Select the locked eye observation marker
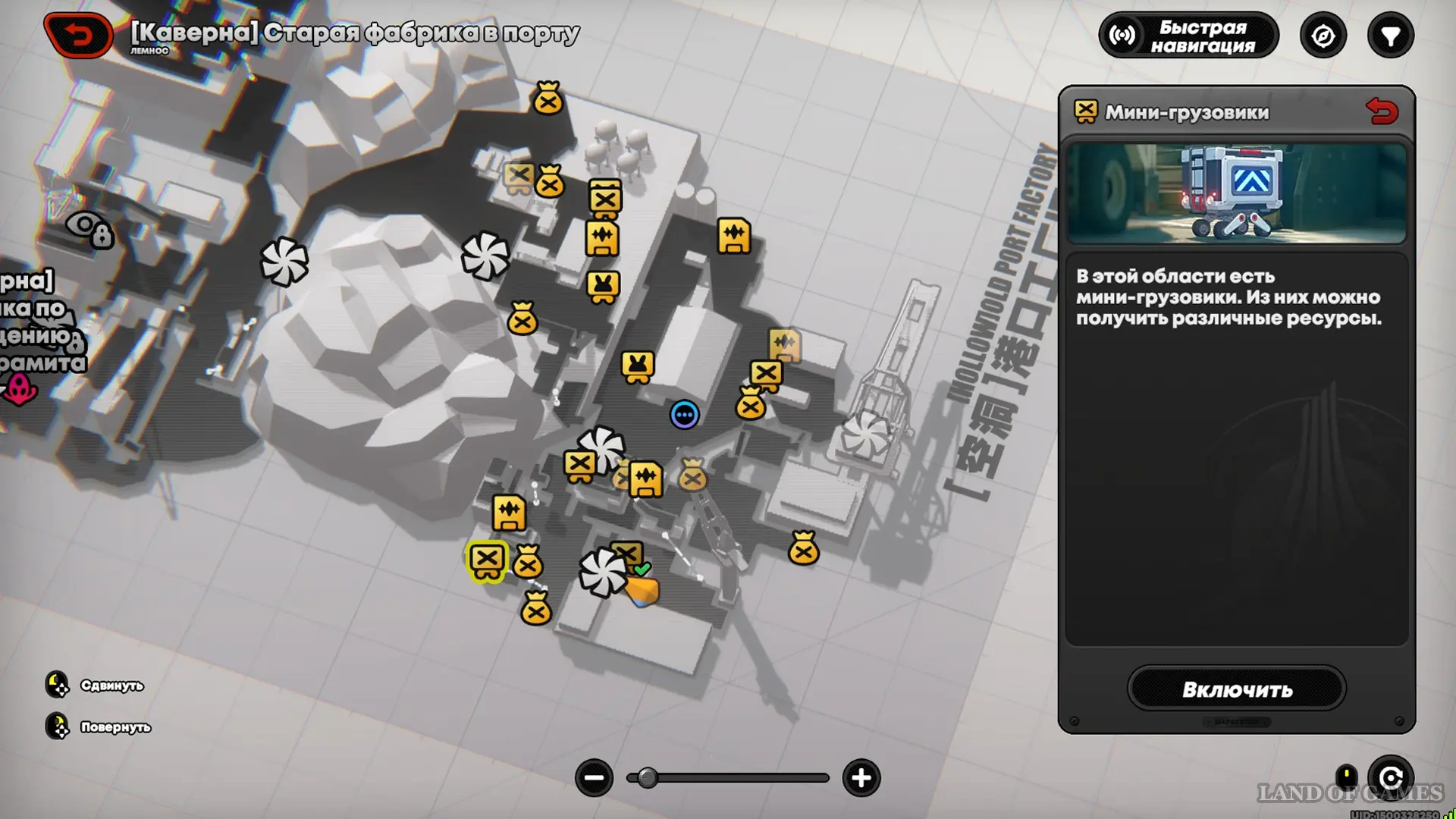 point(90,227)
